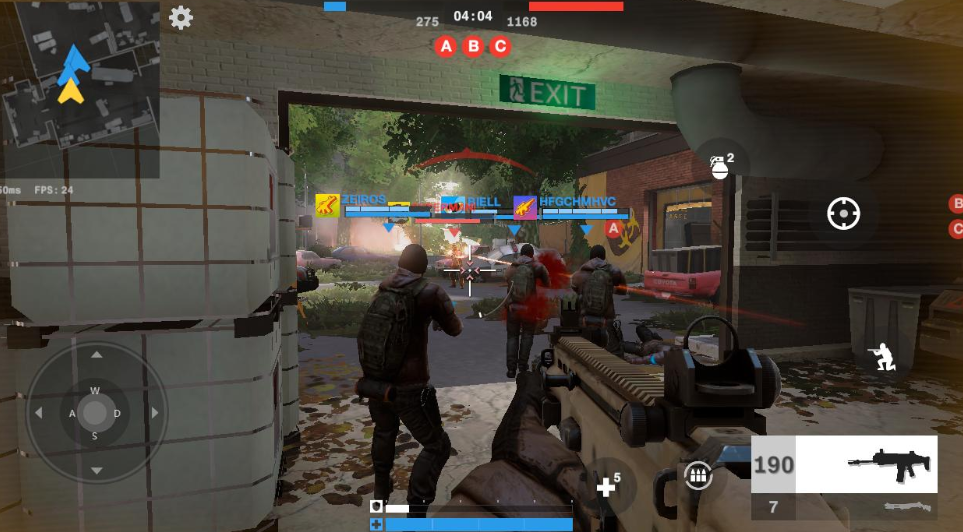Tap the minimap to expand it
Viewport: 963px width, 532px height.
point(80,88)
